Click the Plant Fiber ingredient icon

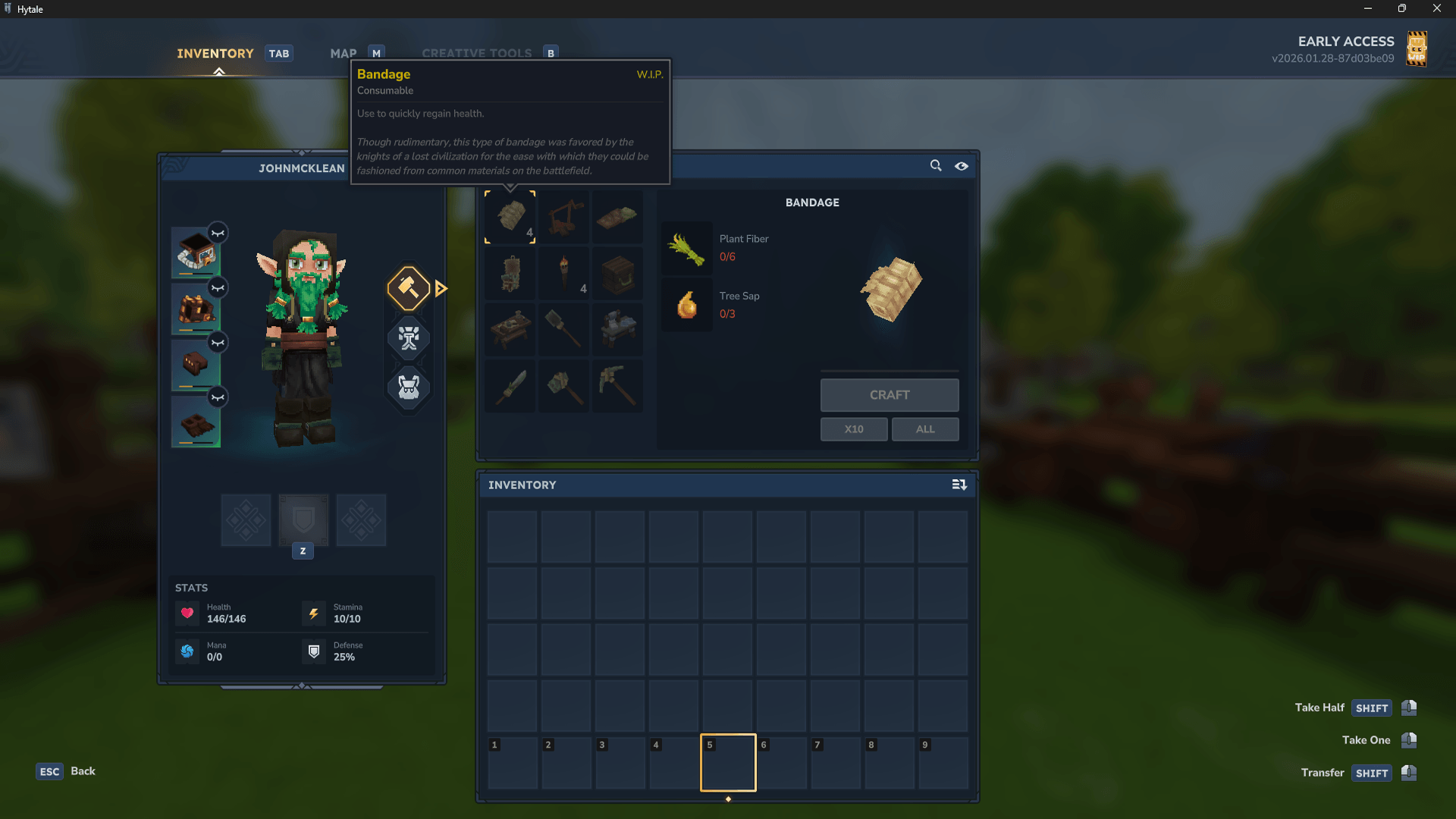tap(686, 248)
